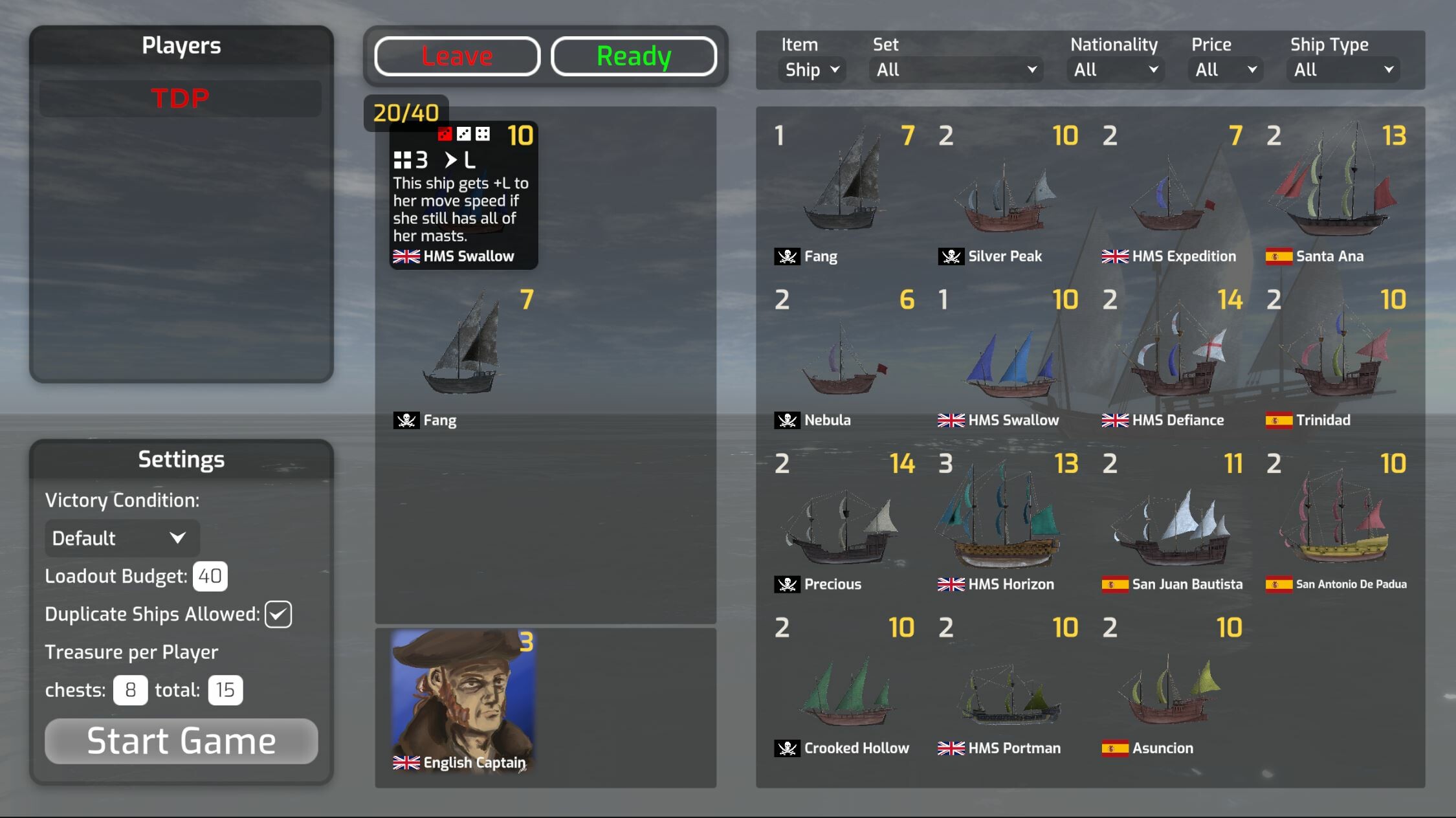This screenshot has width=1456, height=818.
Task: Click the Spanish flag beside Asuncion
Action: (x=1115, y=749)
